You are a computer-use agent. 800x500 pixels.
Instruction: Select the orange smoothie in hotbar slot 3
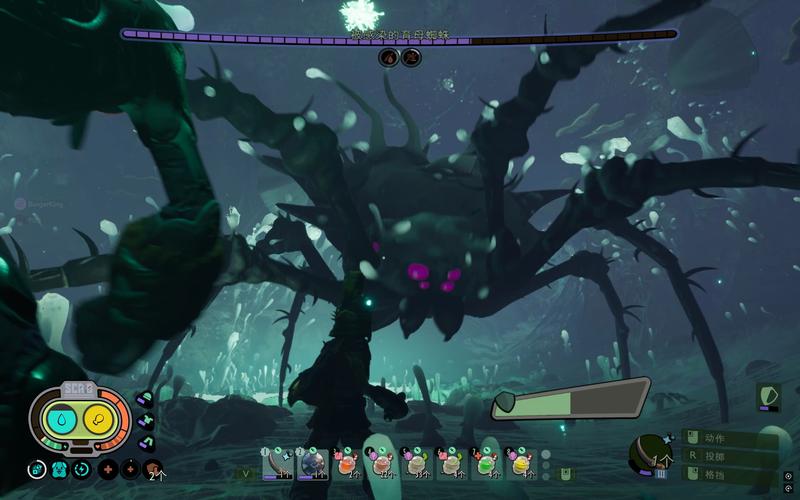click(347, 463)
